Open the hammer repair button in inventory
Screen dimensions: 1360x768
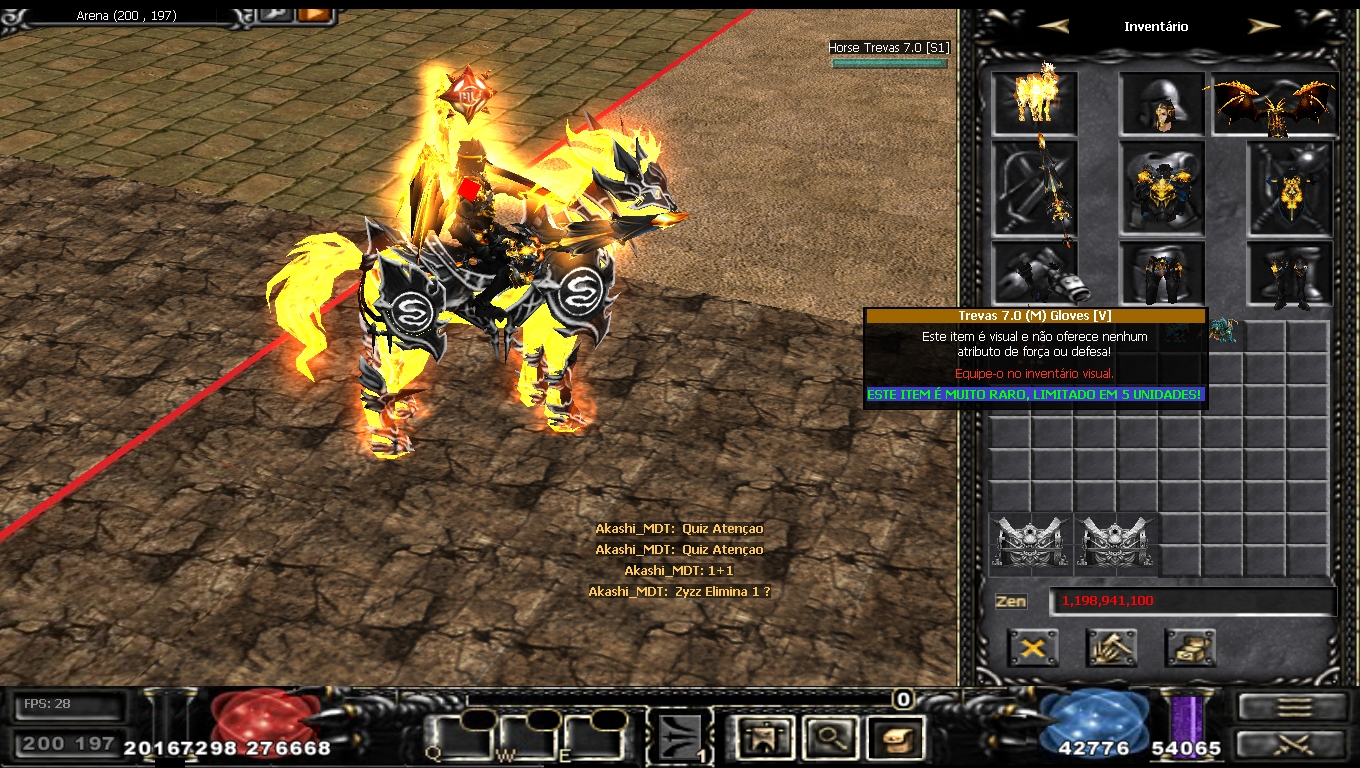1111,648
